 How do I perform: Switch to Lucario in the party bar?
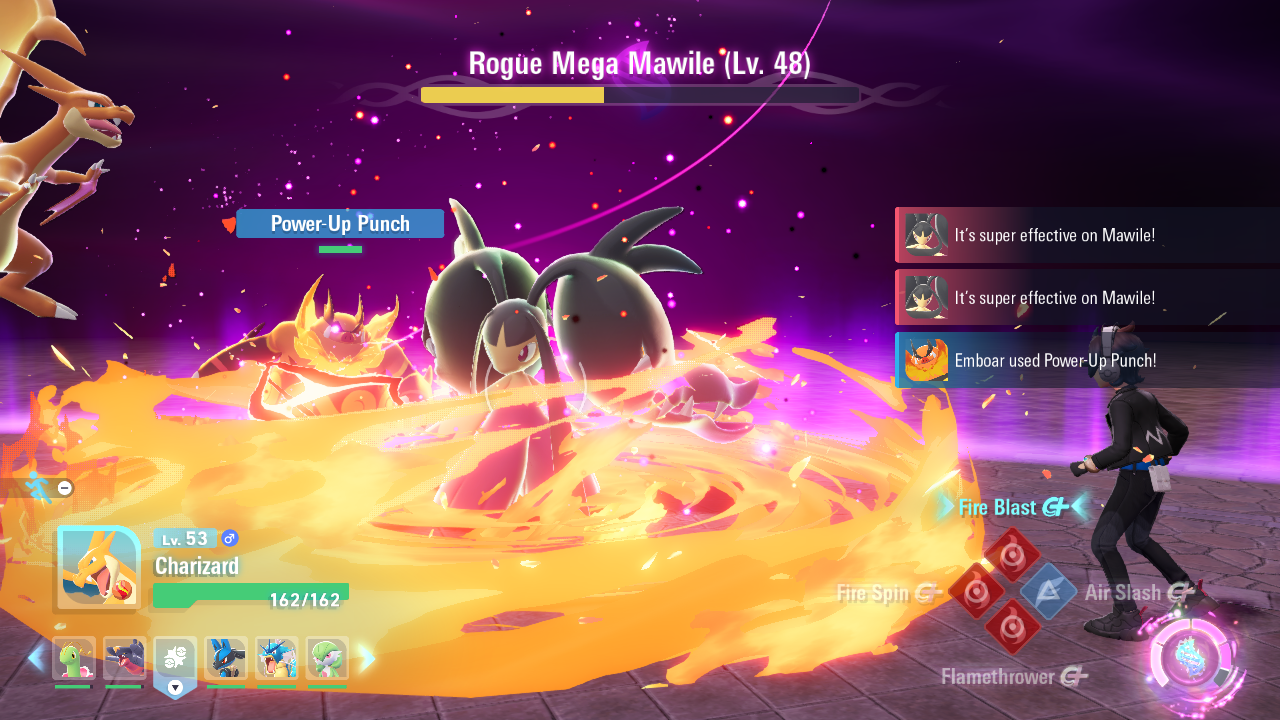(x=226, y=658)
